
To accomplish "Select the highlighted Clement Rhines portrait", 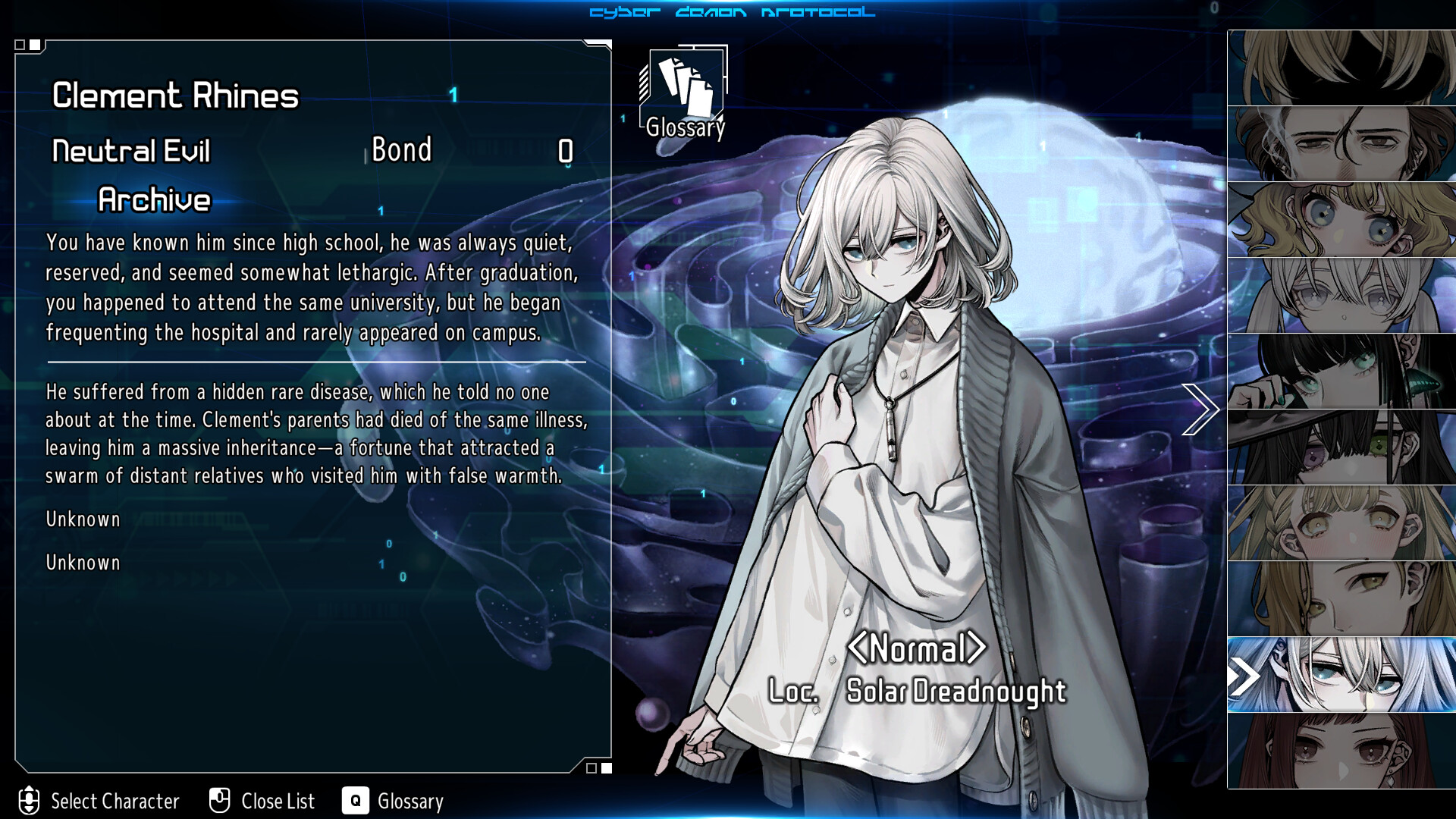I will [1341, 675].
